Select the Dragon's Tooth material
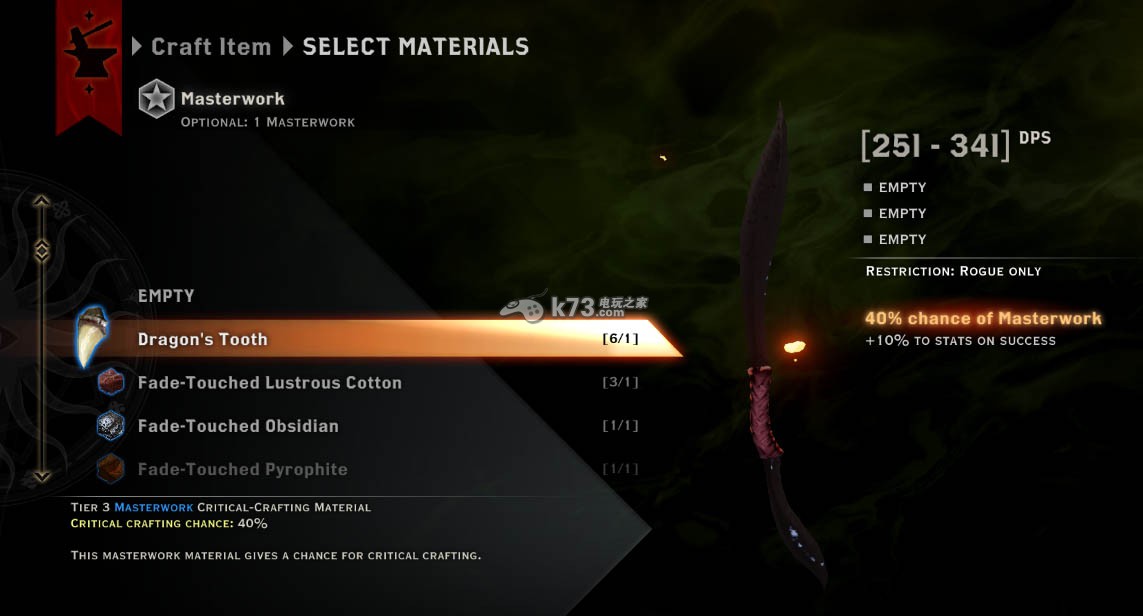Viewport: 1143px width, 616px height. [380, 339]
